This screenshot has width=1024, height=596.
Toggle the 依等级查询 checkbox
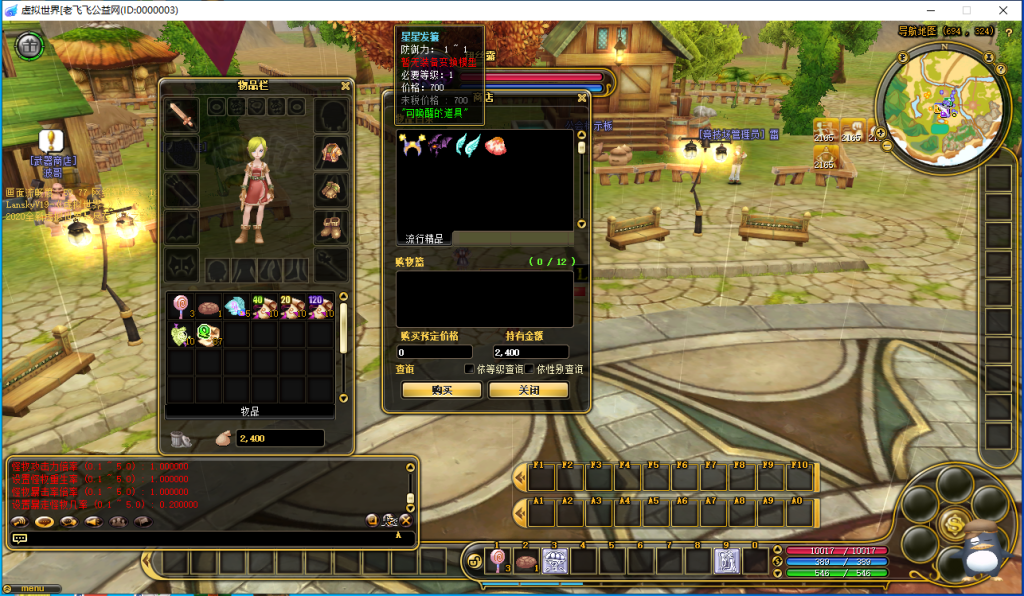pyautogui.click(x=469, y=369)
